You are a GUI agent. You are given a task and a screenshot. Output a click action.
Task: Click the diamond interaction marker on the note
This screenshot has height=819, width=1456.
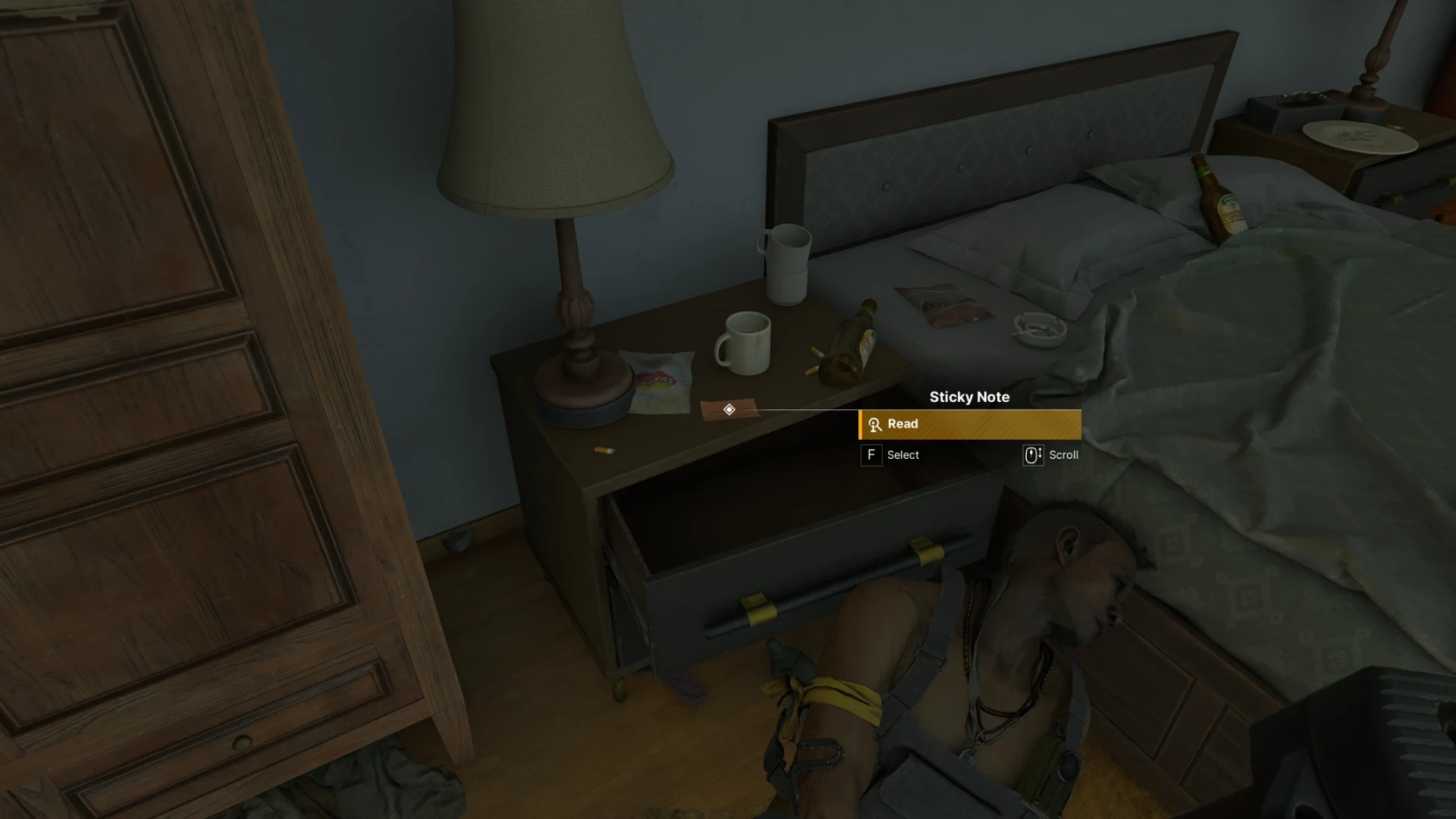click(729, 409)
